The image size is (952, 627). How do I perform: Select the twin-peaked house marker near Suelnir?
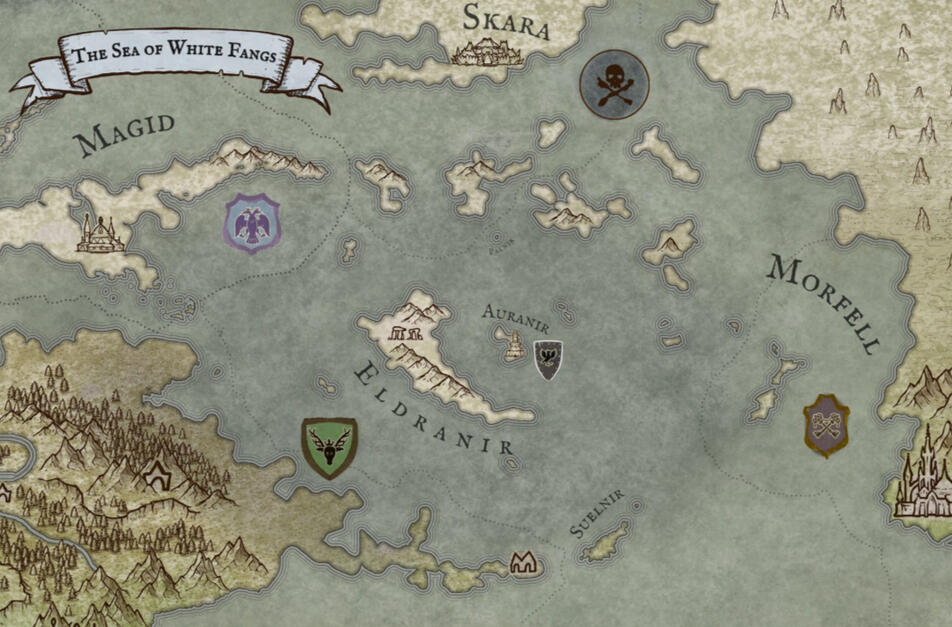(x=523, y=564)
